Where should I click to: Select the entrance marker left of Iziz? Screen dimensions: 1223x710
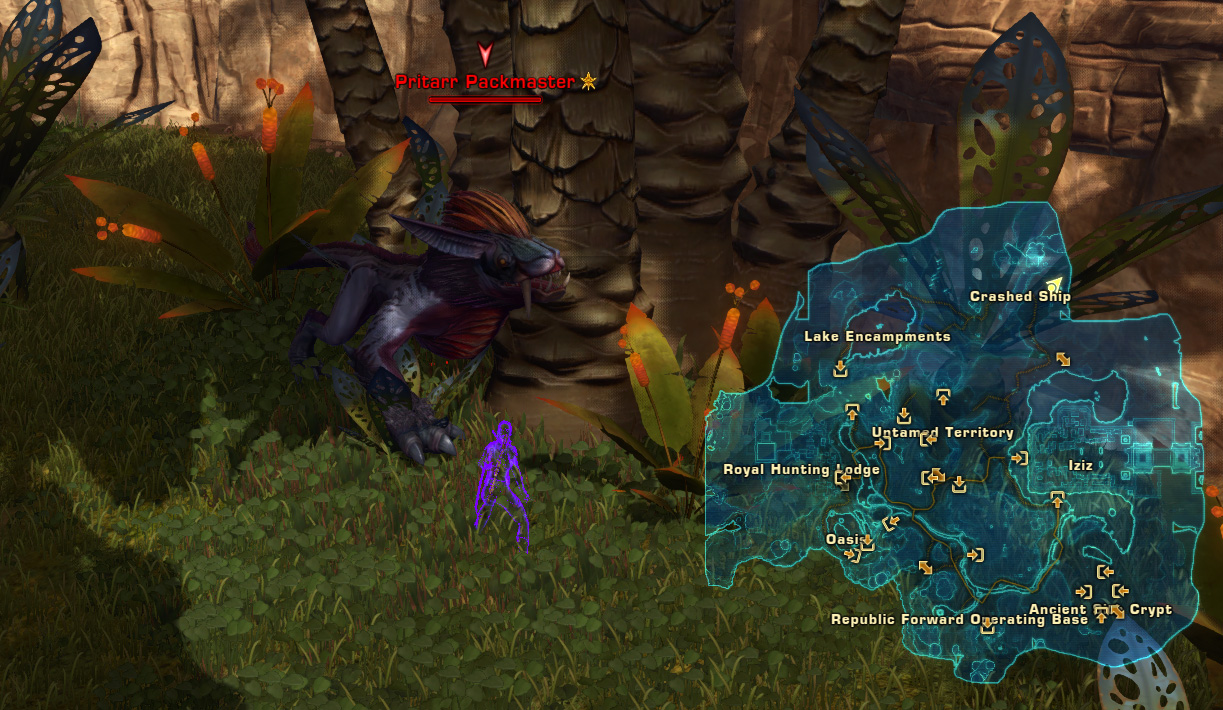(1019, 458)
